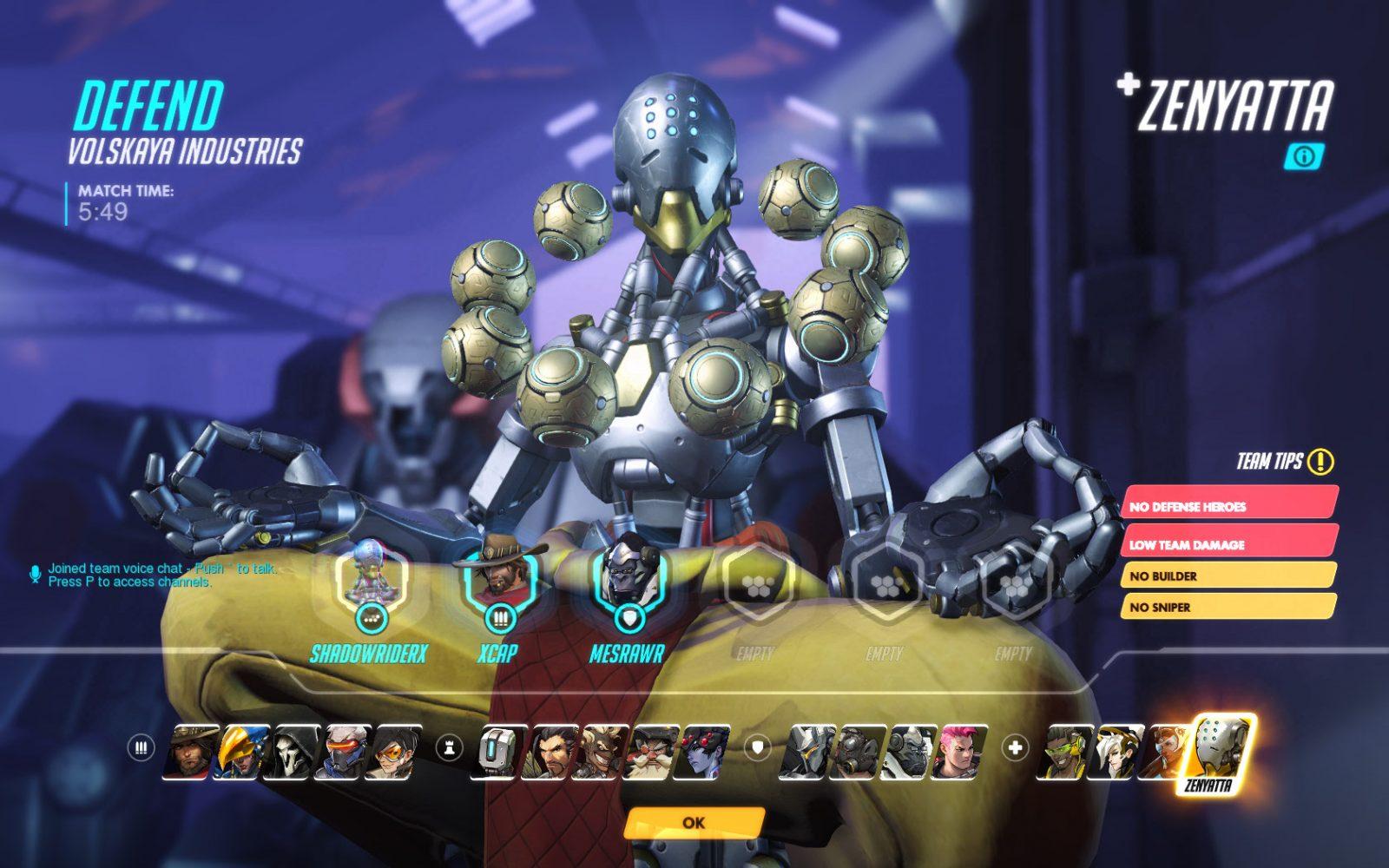Viewport: 1389px width, 868px height.
Task: Choose the Roadhog portrait
Action: click(x=857, y=752)
